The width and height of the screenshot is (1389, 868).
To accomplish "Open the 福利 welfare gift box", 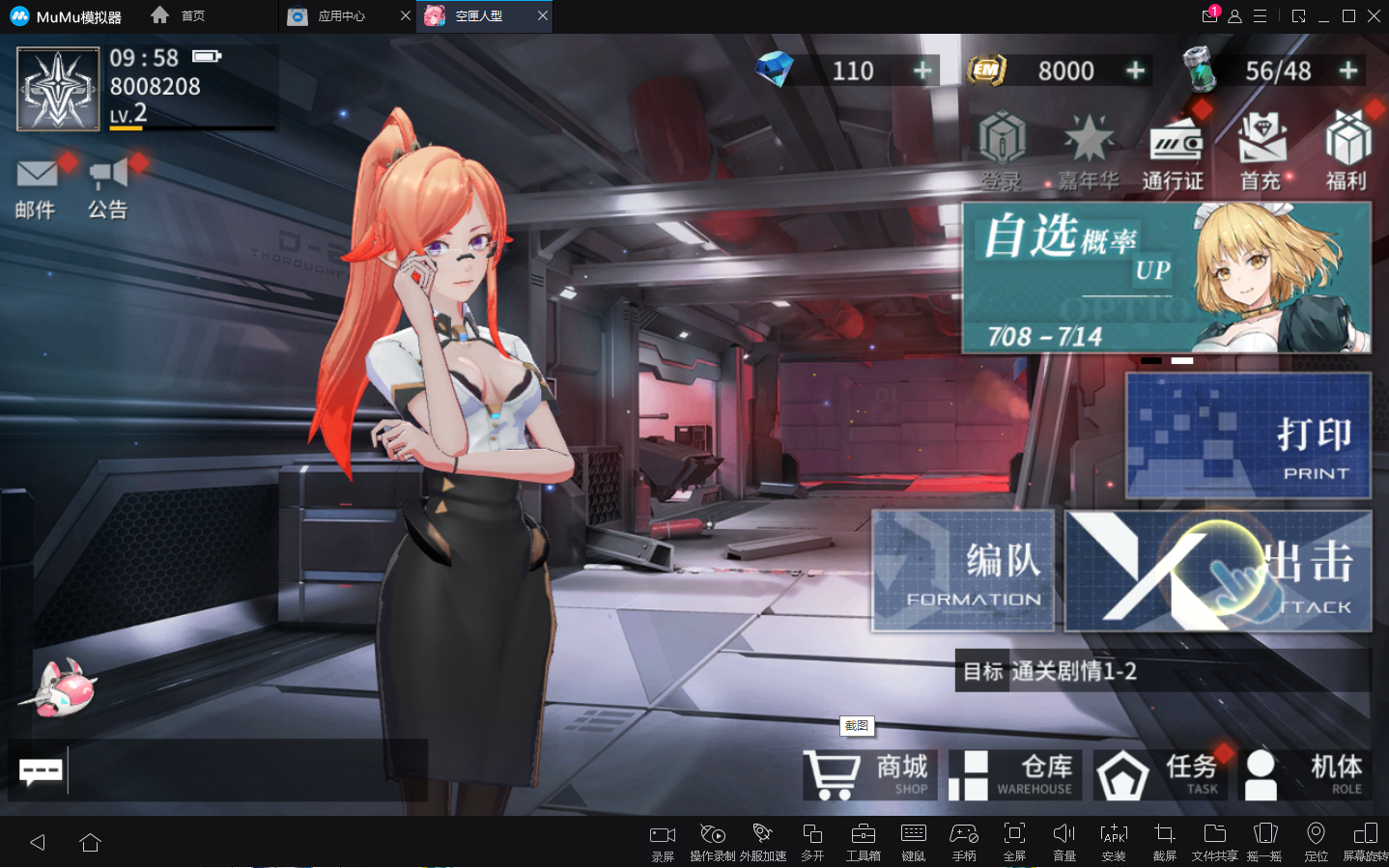I will tap(1347, 152).
